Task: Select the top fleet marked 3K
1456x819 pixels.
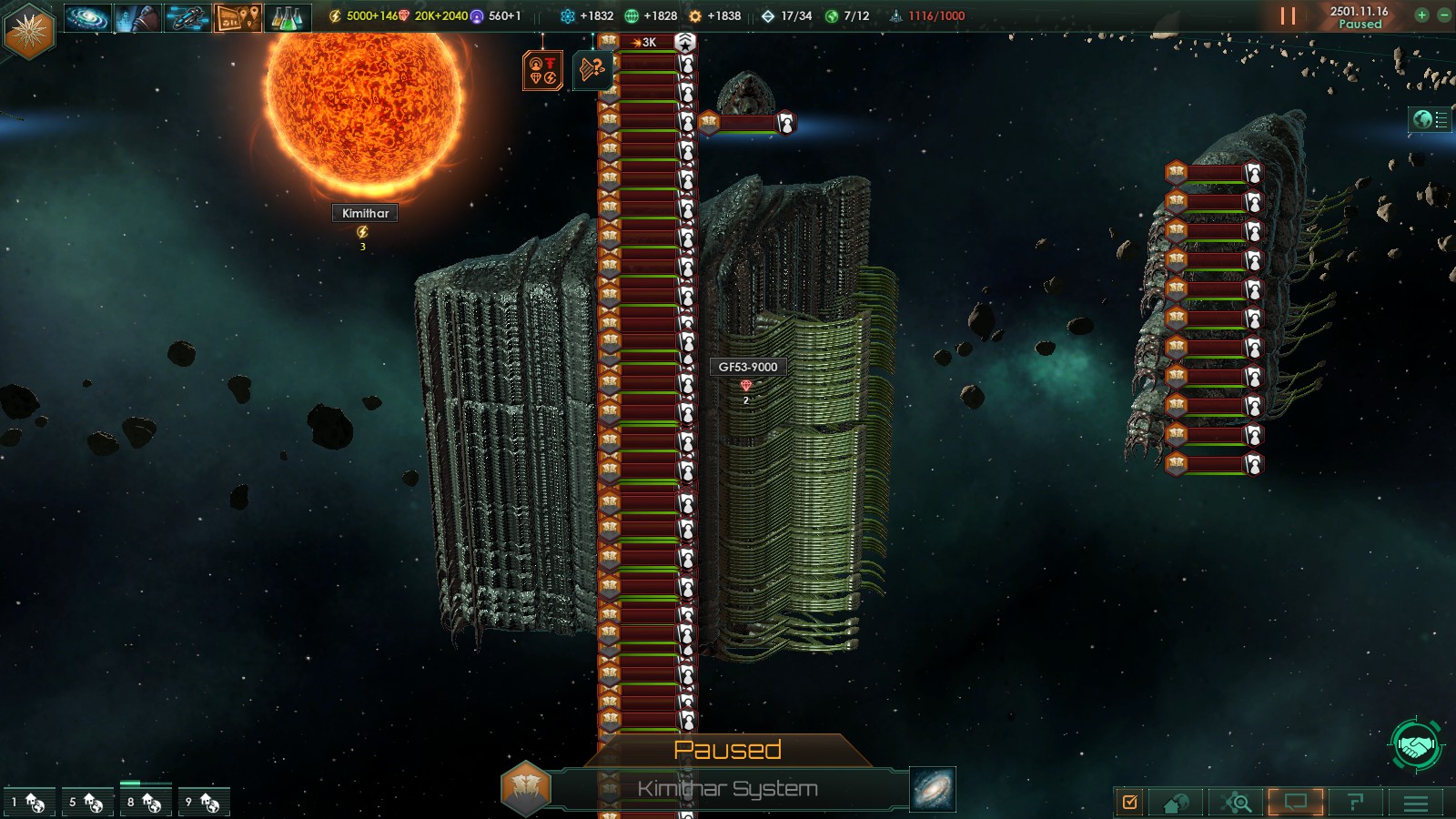Action: click(x=647, y=43)
